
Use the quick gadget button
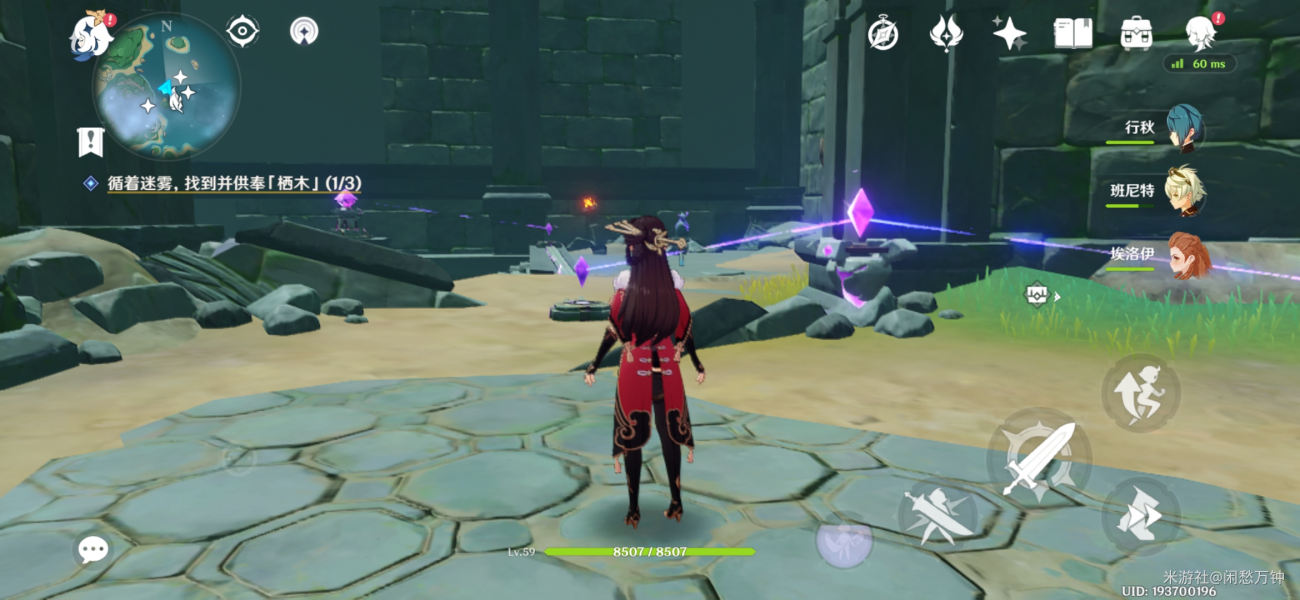(844, 540)
